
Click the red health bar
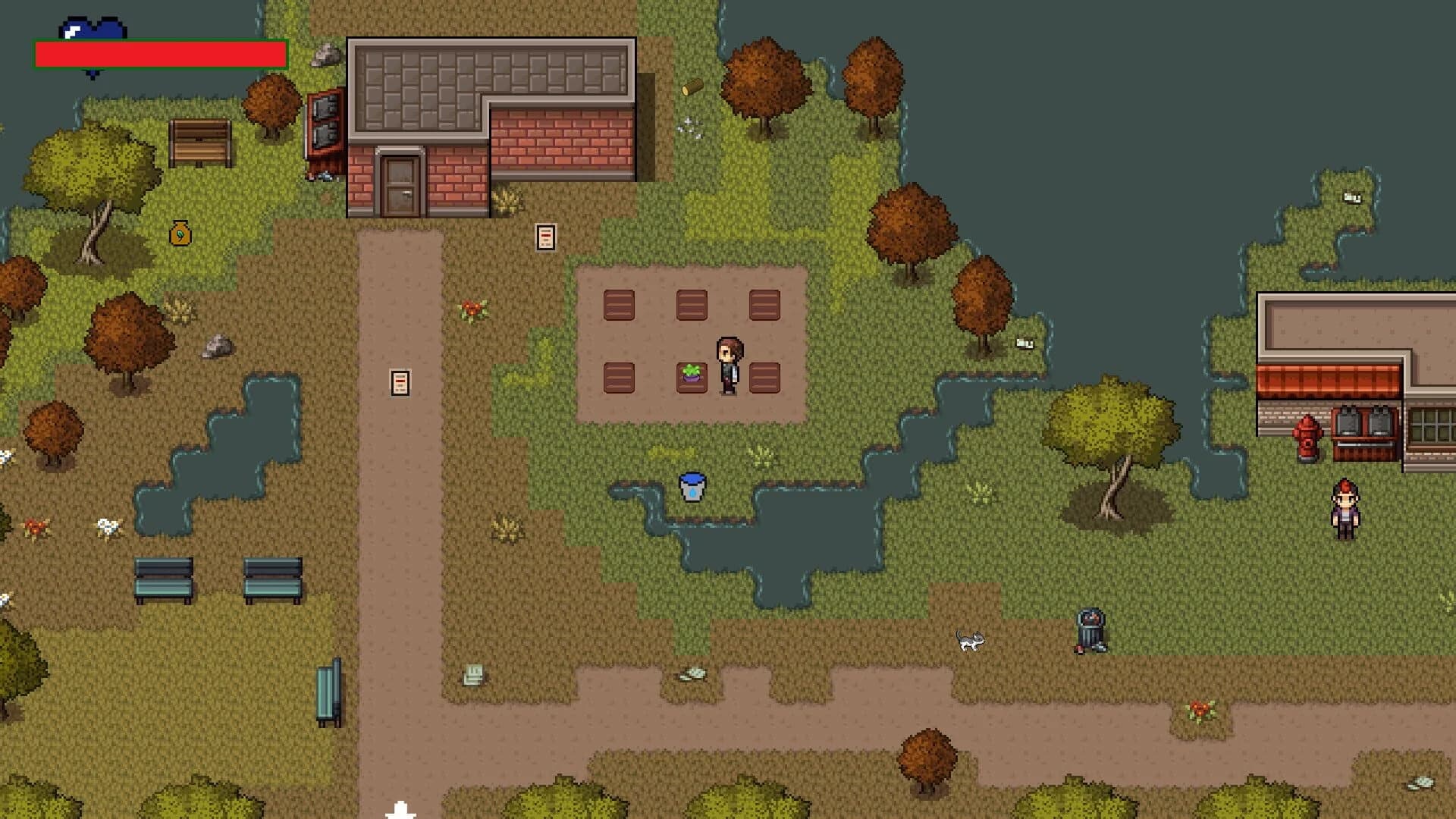161,53
